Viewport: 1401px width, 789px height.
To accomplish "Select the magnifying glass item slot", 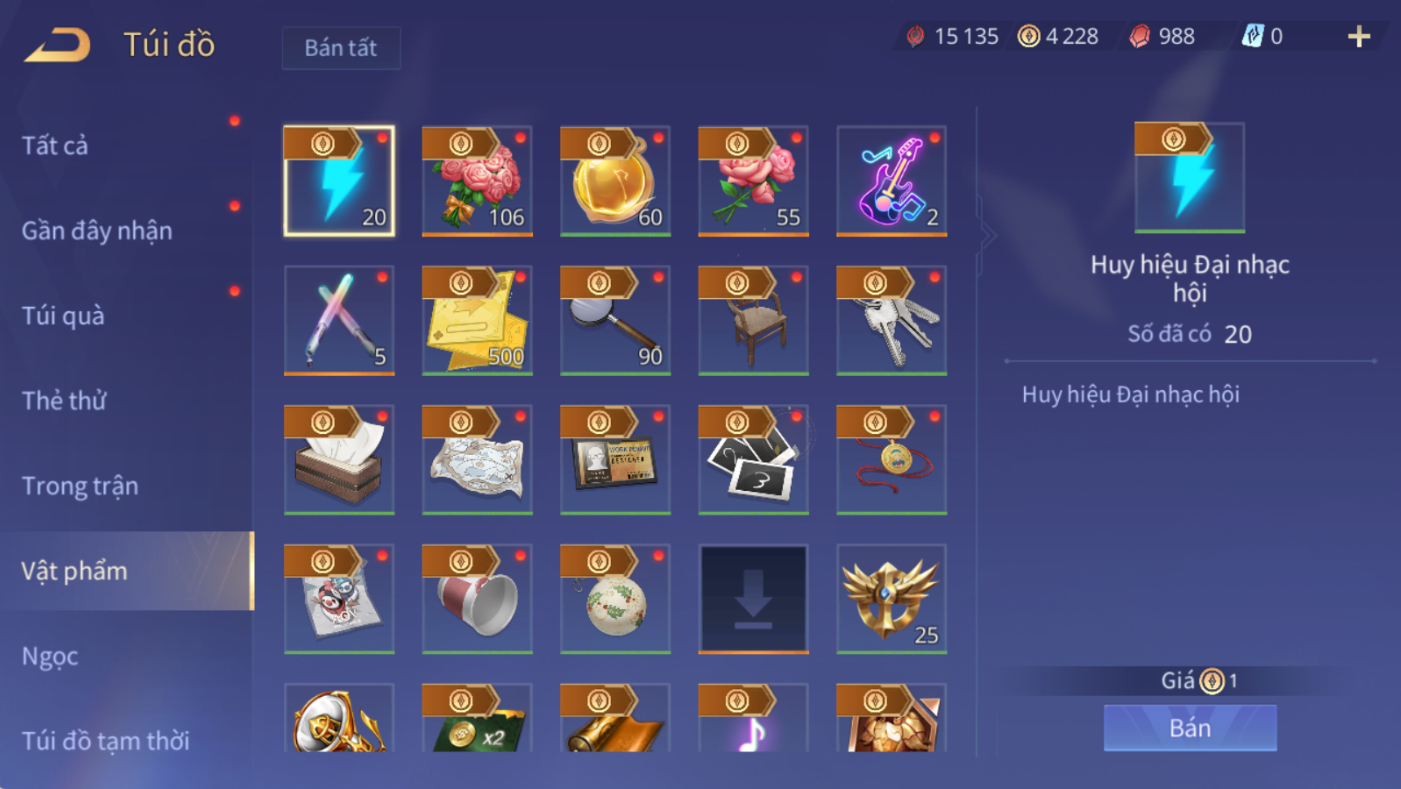I will click(x=615, y=320).
